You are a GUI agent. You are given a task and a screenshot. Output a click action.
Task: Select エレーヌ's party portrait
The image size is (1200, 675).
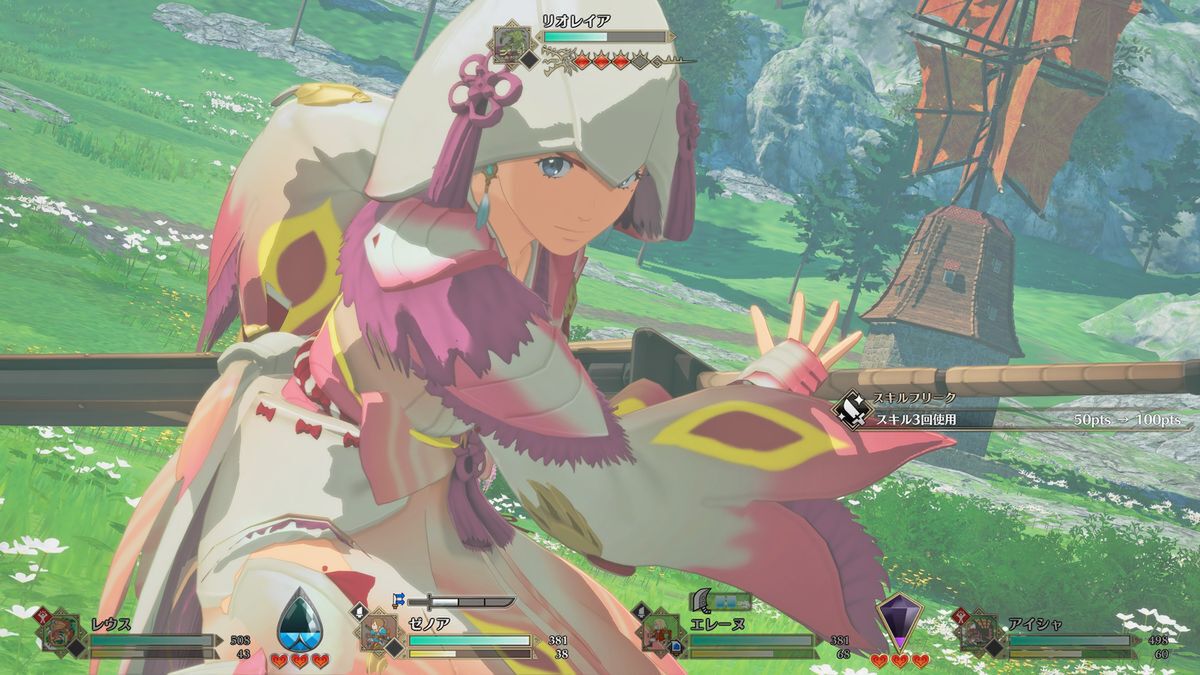pos(662,632)
